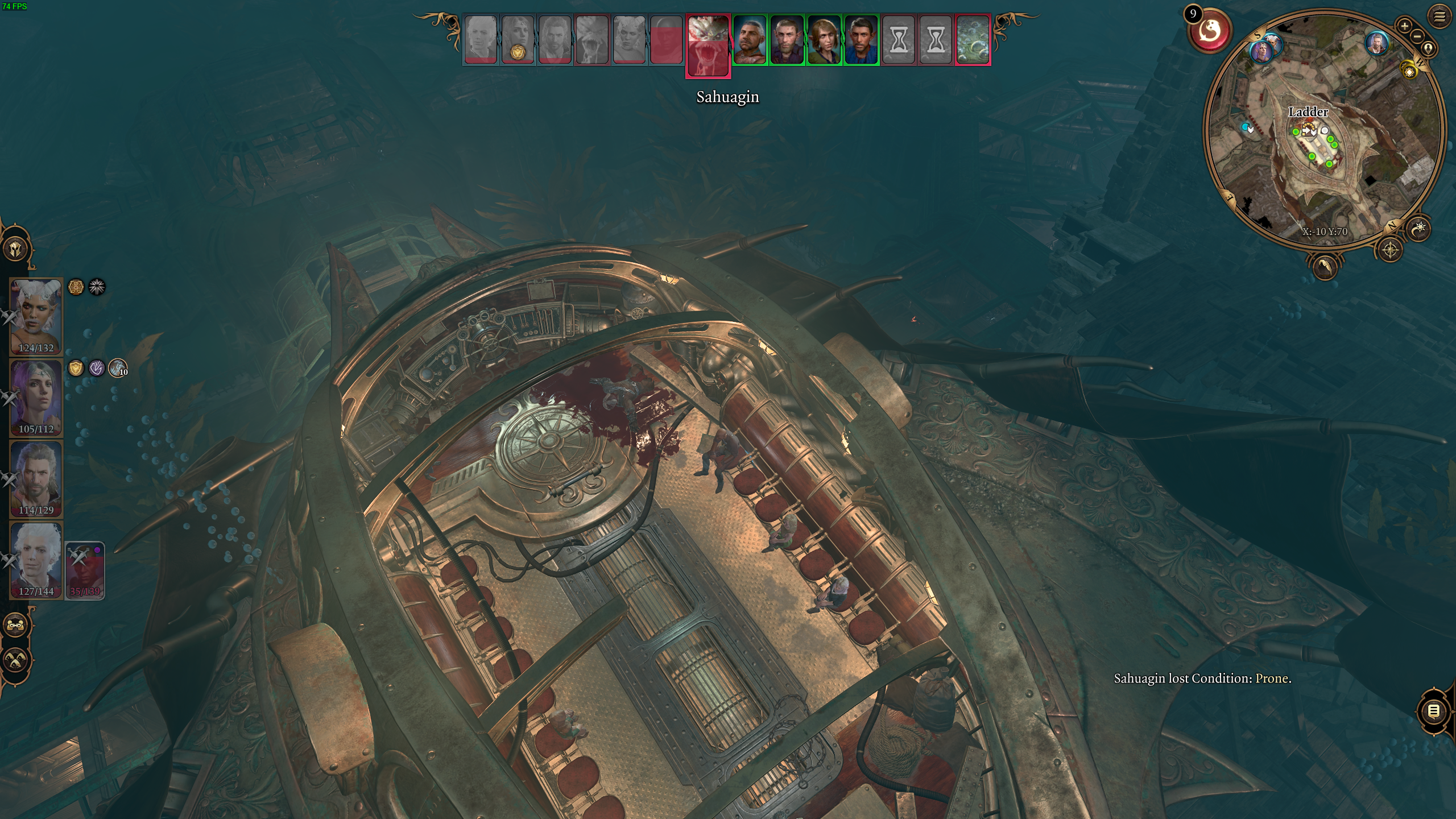Toggle the party group chain-link button
This screenshot has height=819, width=1456.
[x=16, y=625]
